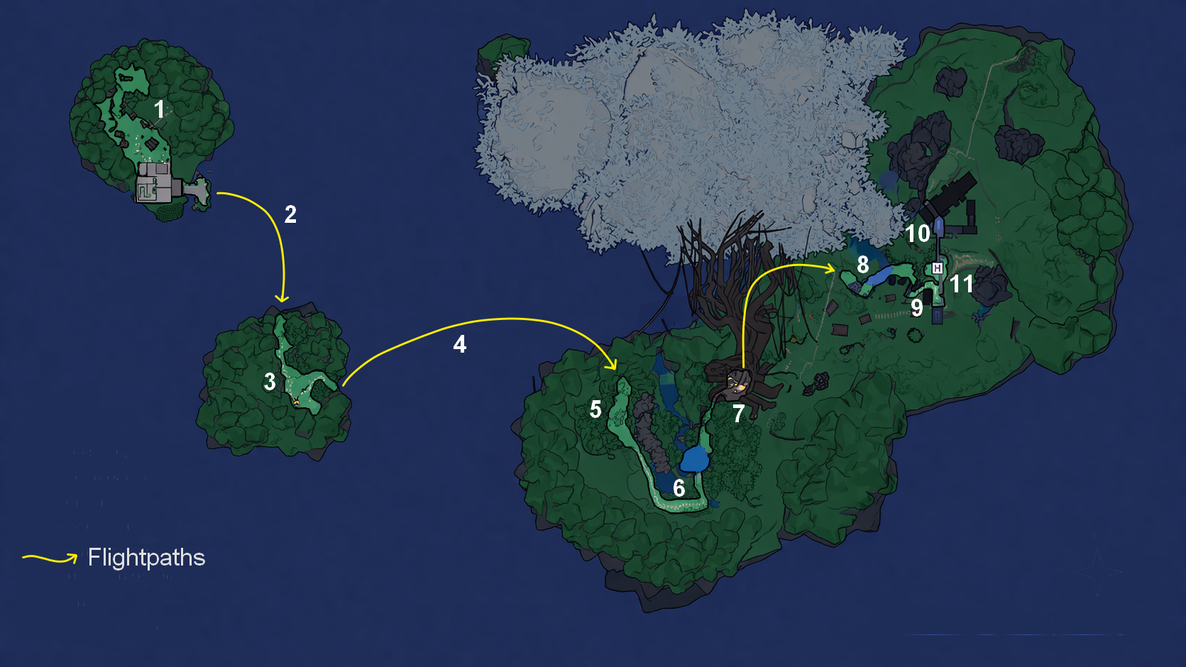The image size is (1186, 667).
Task: Click map marker number 8
Action: [862, 266]
